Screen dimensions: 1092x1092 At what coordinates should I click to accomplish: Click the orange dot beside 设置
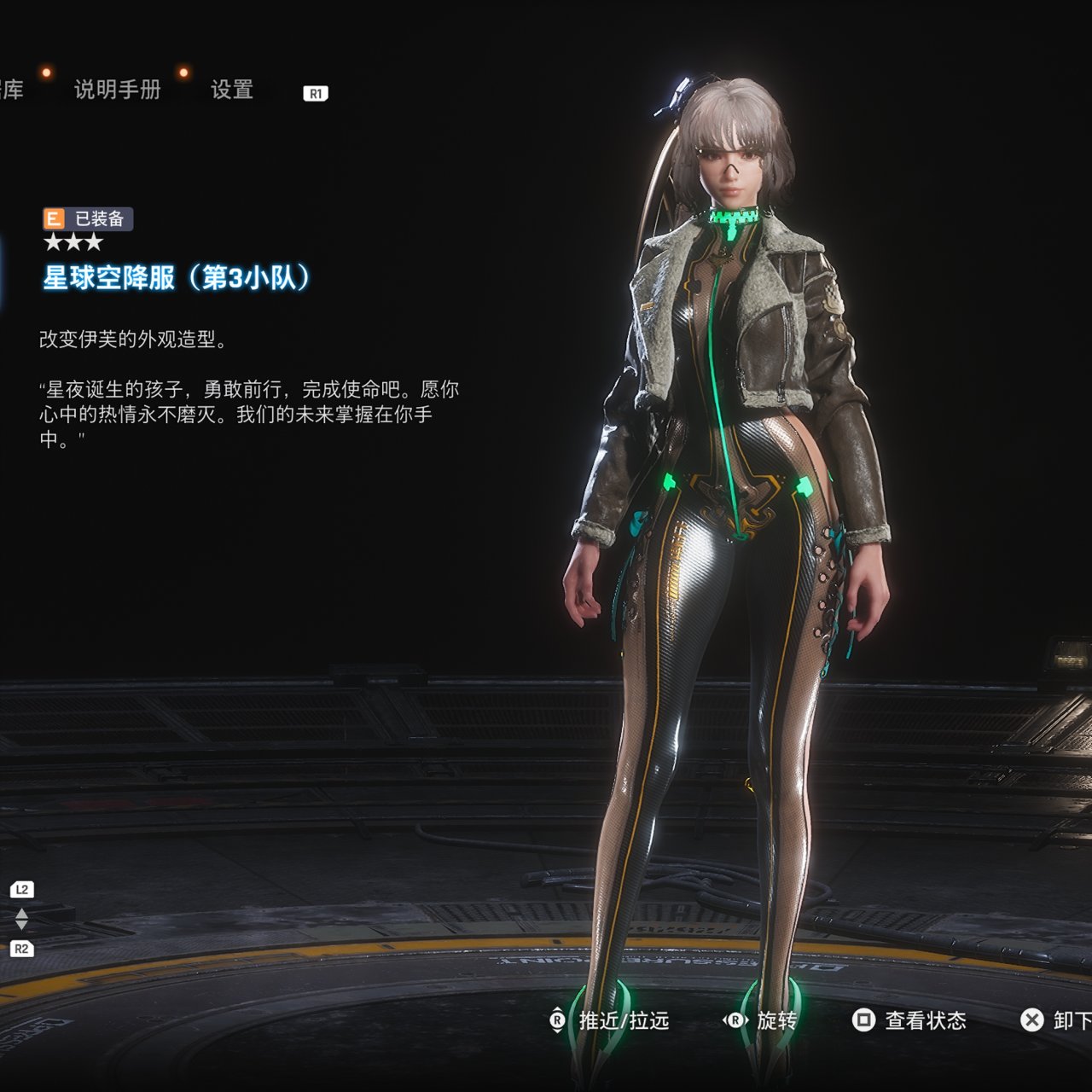coord(182,73)
